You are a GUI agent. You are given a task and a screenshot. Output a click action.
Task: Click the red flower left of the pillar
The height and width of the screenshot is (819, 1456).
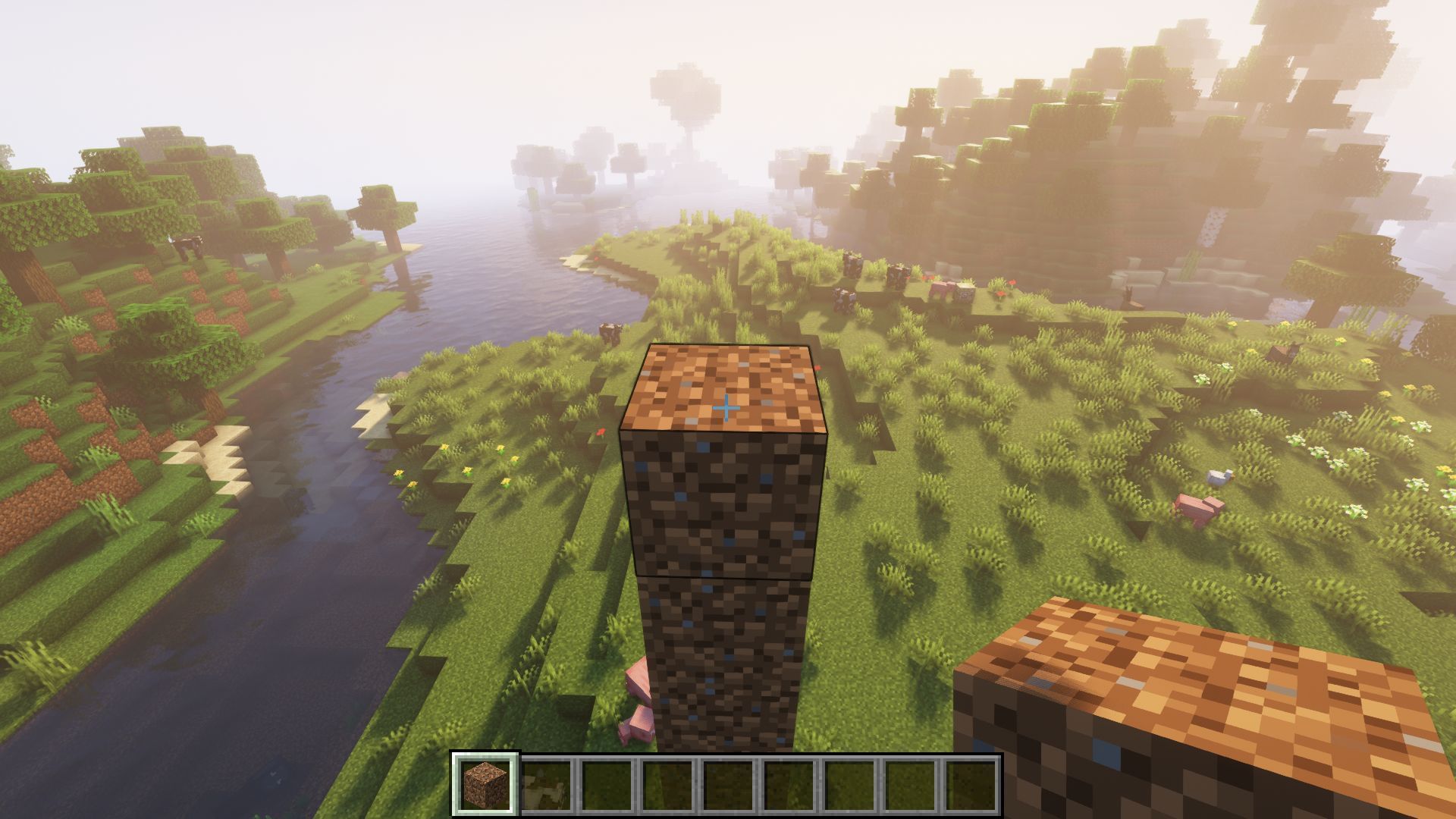point(599,432)
